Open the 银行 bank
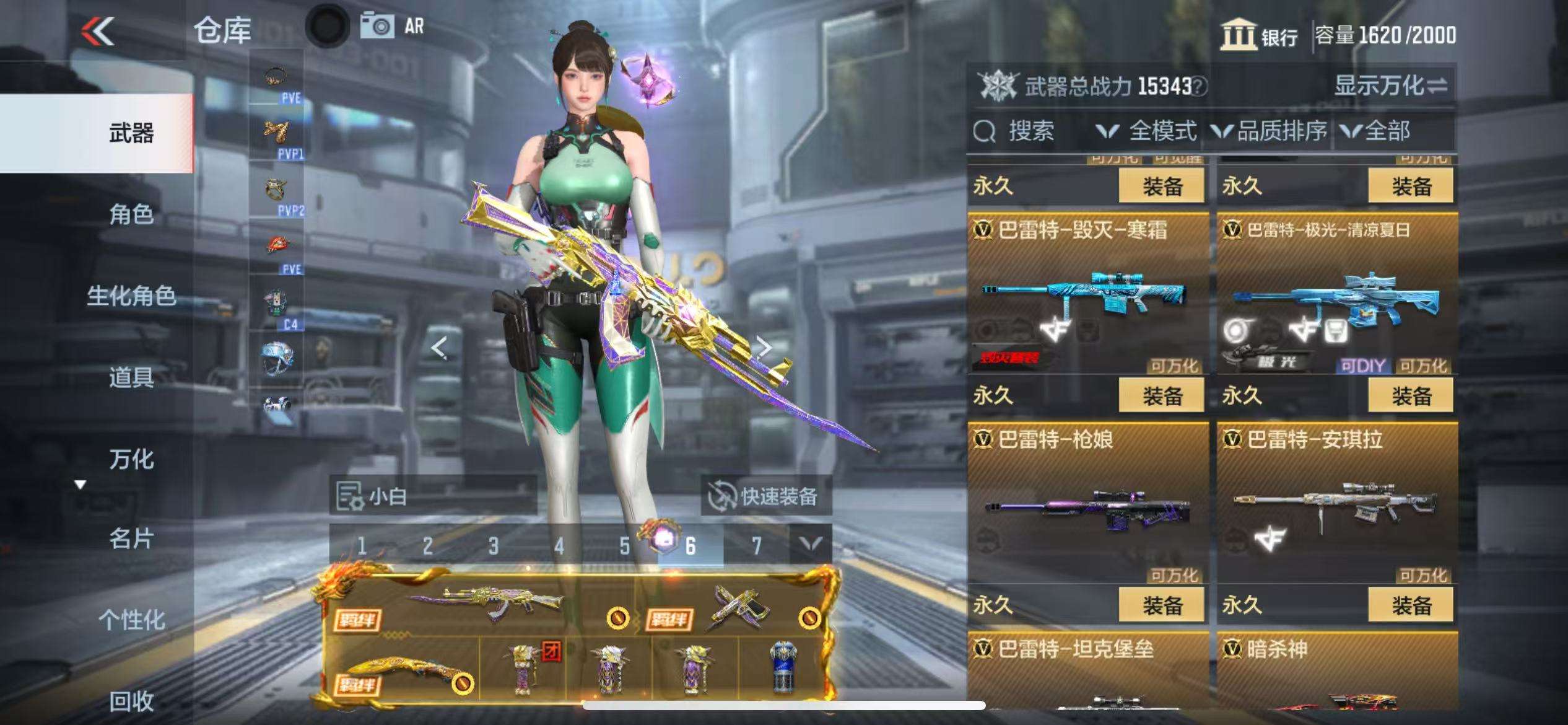This screenshot has height=725, width=1568. [x=1259, y=35]
